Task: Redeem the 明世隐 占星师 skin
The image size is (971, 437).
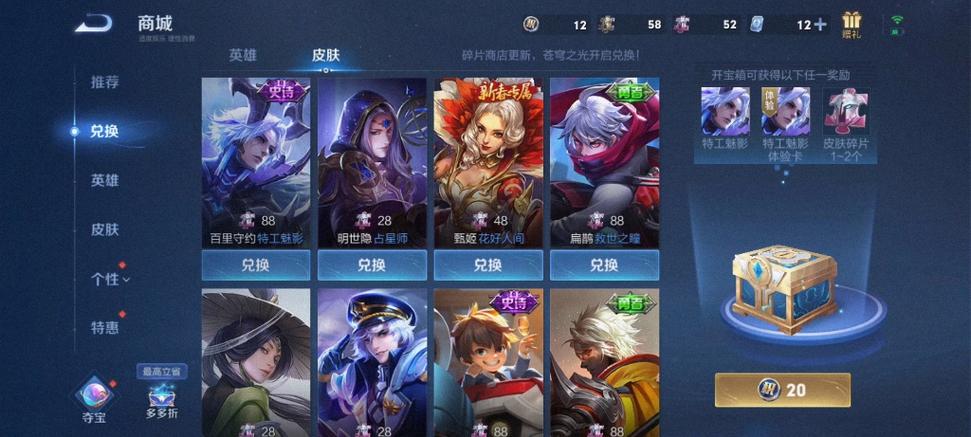Action: (x=372, y=265)
